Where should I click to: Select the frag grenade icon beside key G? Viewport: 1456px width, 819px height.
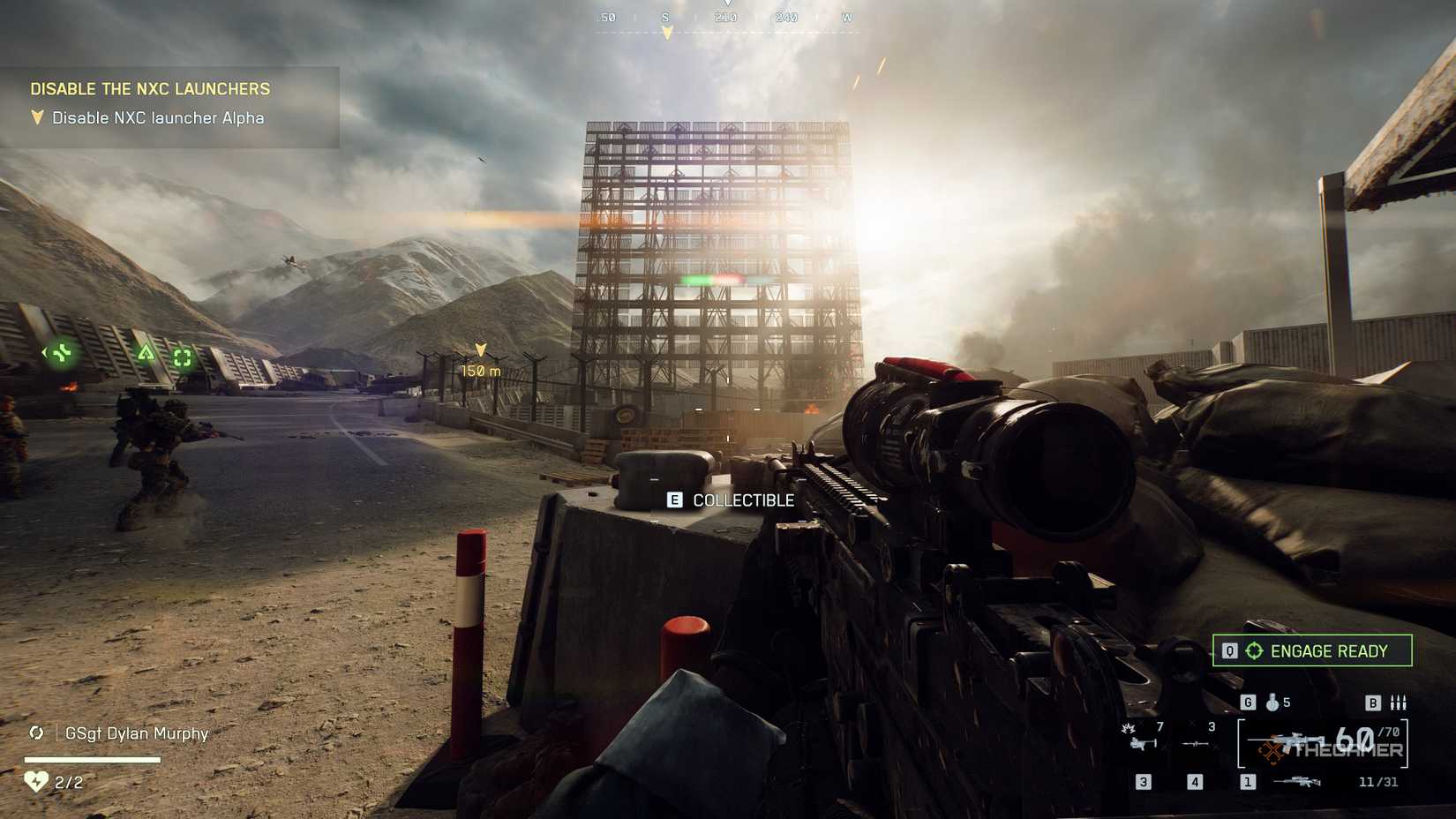[x=1272, y=703]
